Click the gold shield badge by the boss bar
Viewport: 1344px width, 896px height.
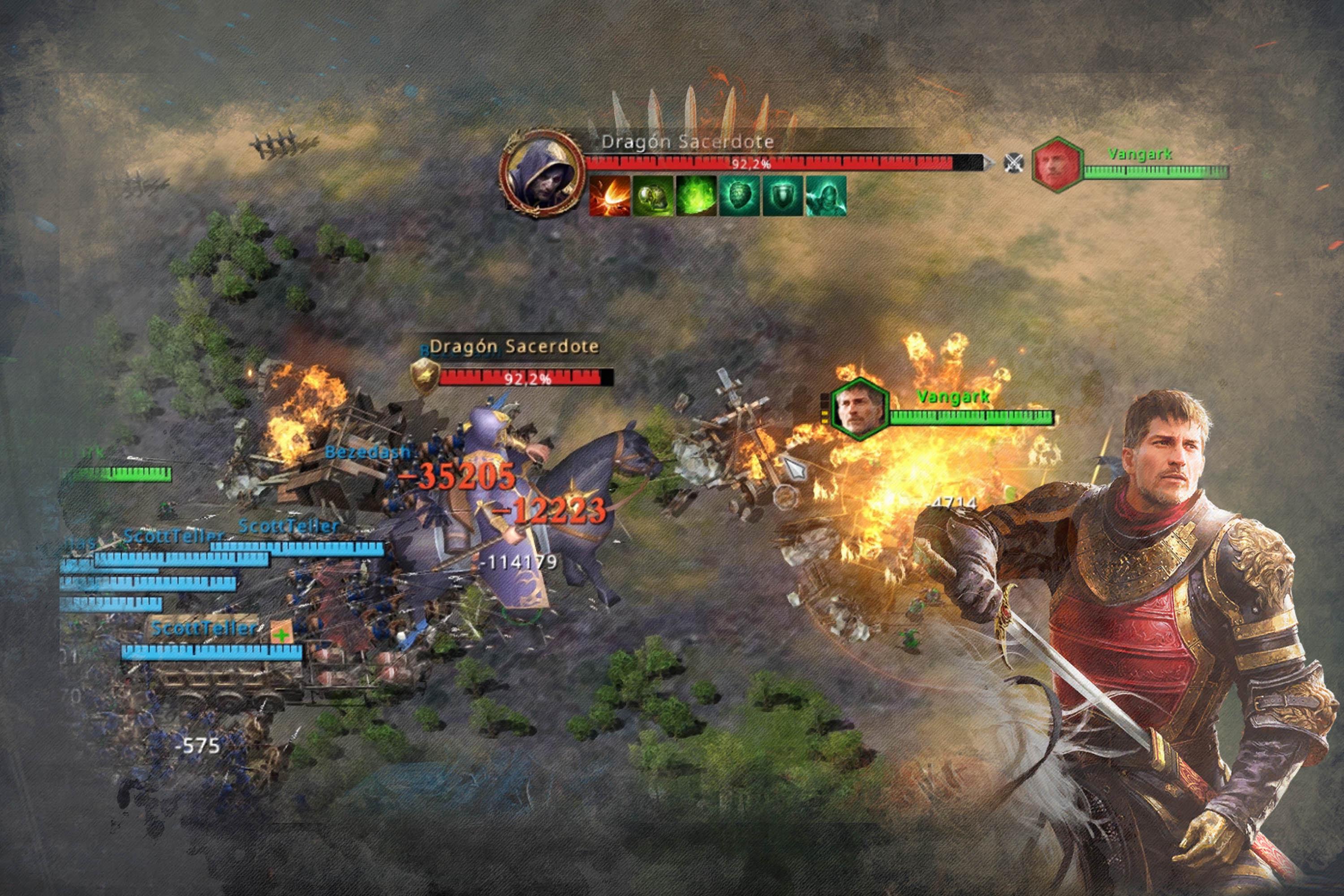coord(424,377)
